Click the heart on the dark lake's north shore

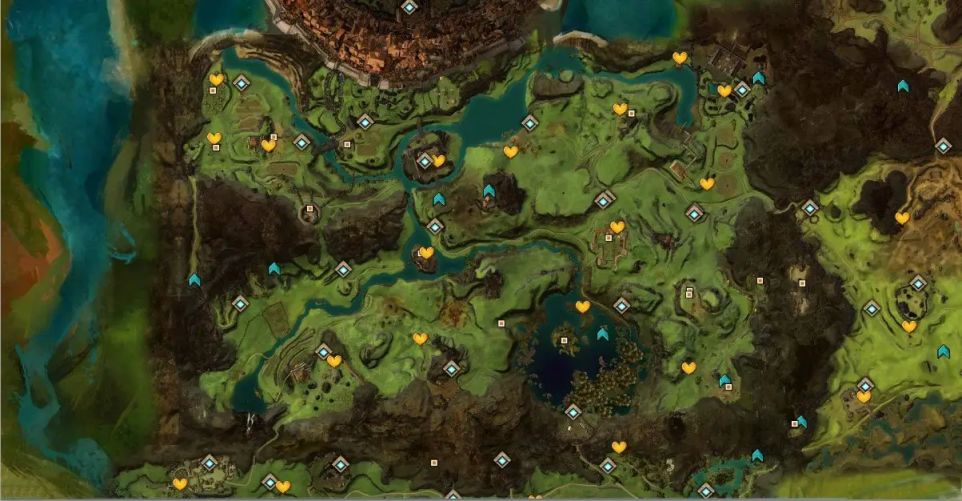tap(582, 307)
